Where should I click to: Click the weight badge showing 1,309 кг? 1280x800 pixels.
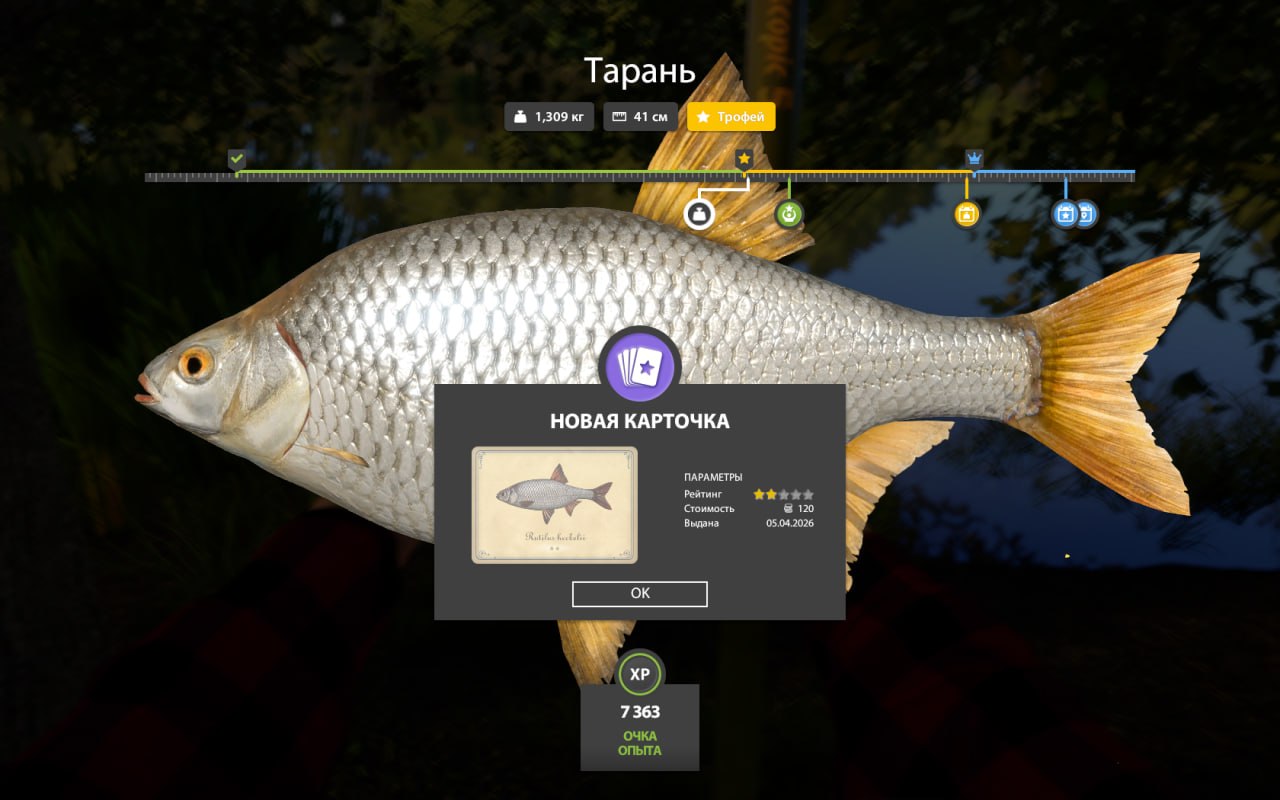coord(548,116)
